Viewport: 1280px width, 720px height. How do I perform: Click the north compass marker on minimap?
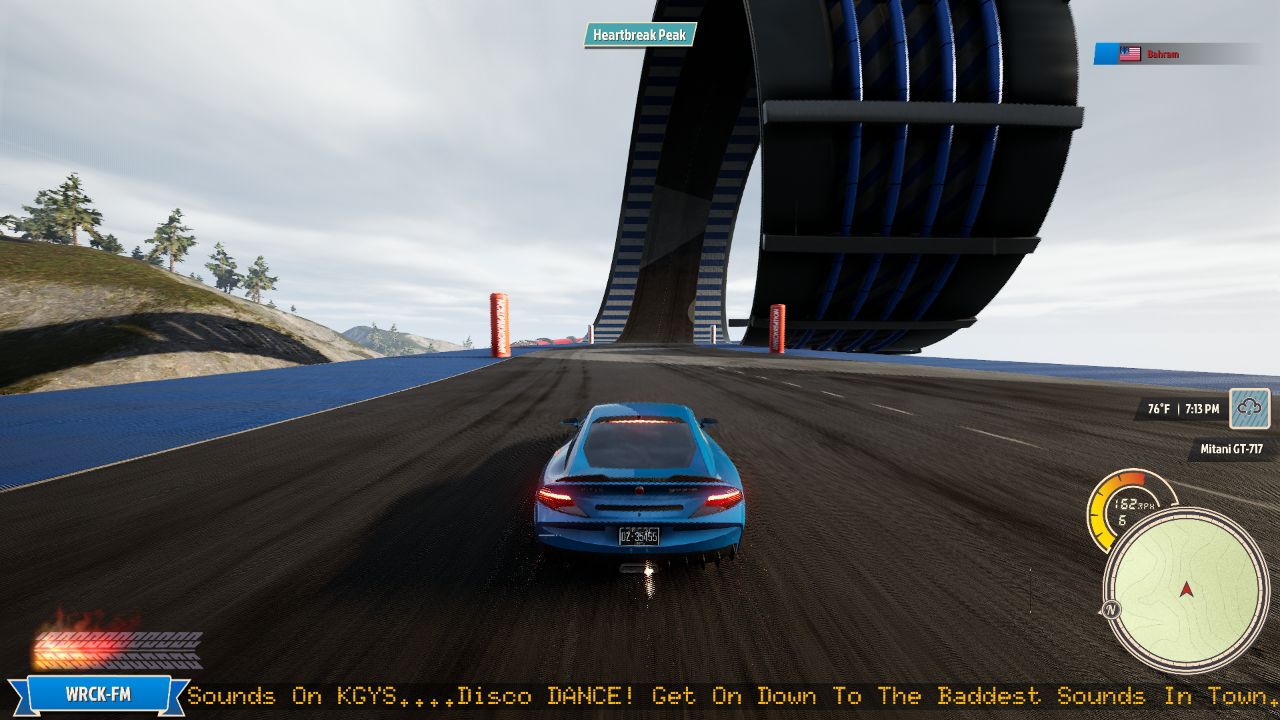pyautogui.click(x=1111, y=610)
